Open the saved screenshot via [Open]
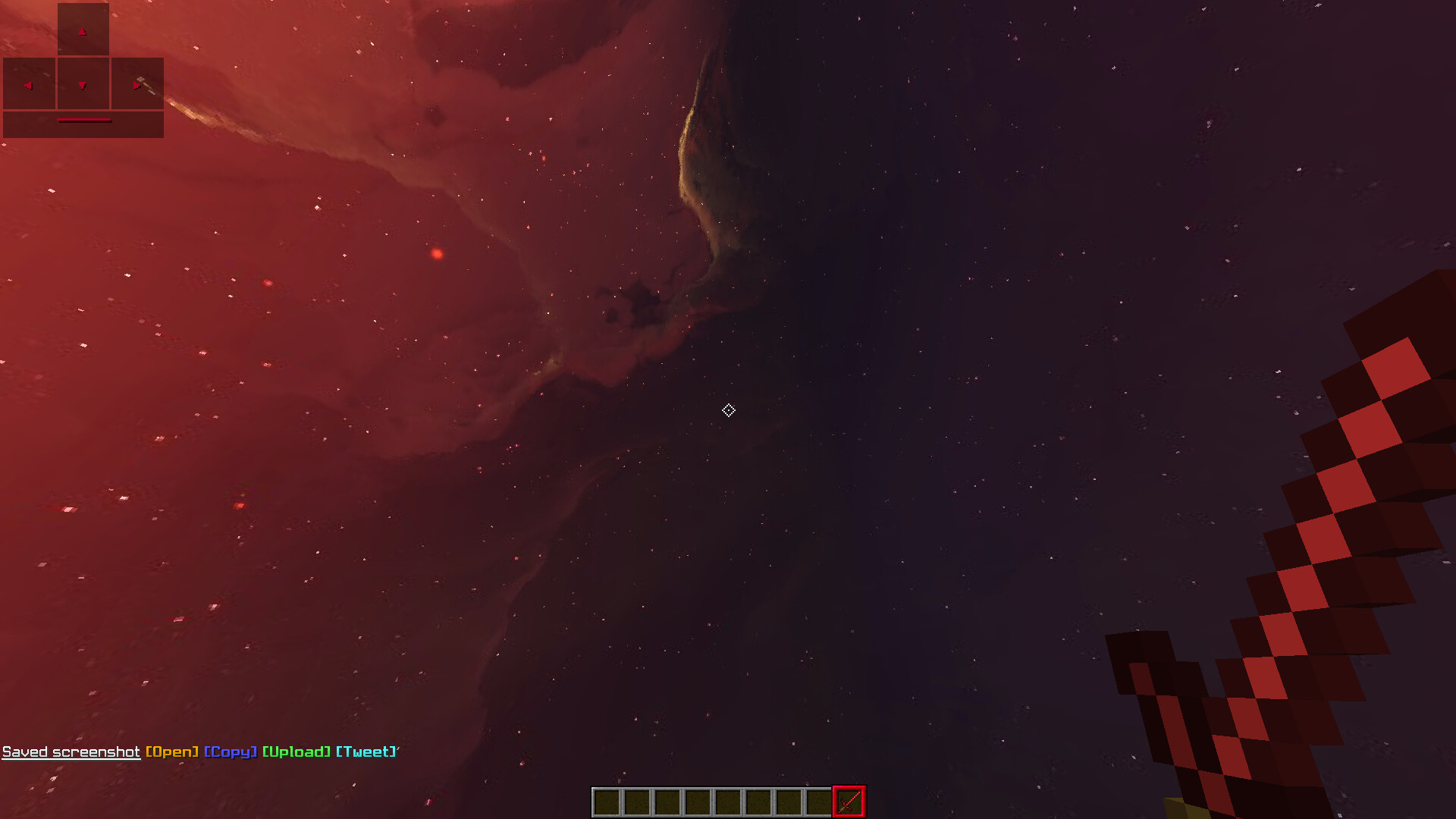Image resolution: width=1456 pixels, height=819 pixels. pyautogui.click(x=172, y=752)
